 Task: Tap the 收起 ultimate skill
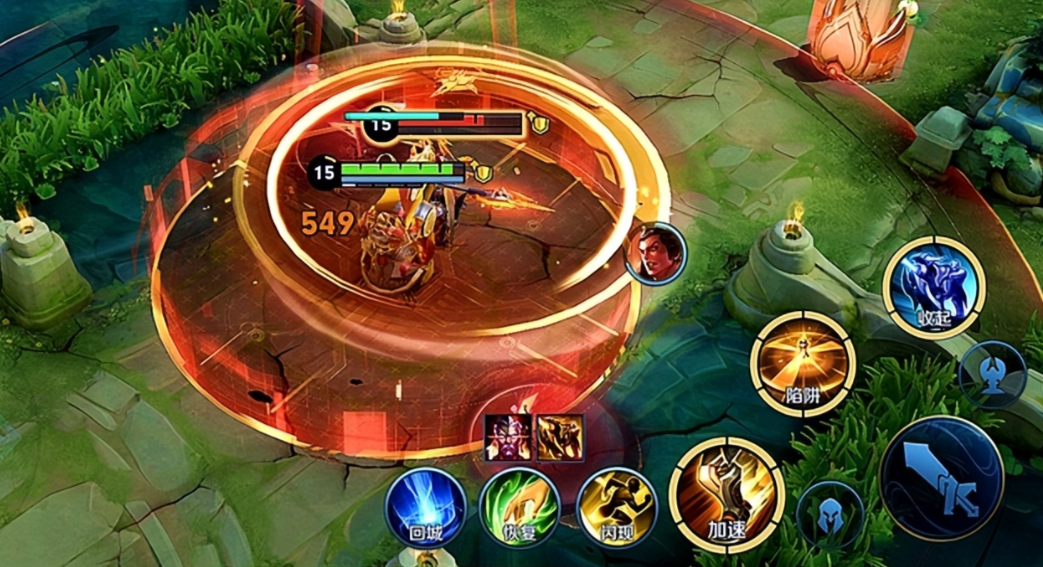pyautogui.click(x=934, y=289)
